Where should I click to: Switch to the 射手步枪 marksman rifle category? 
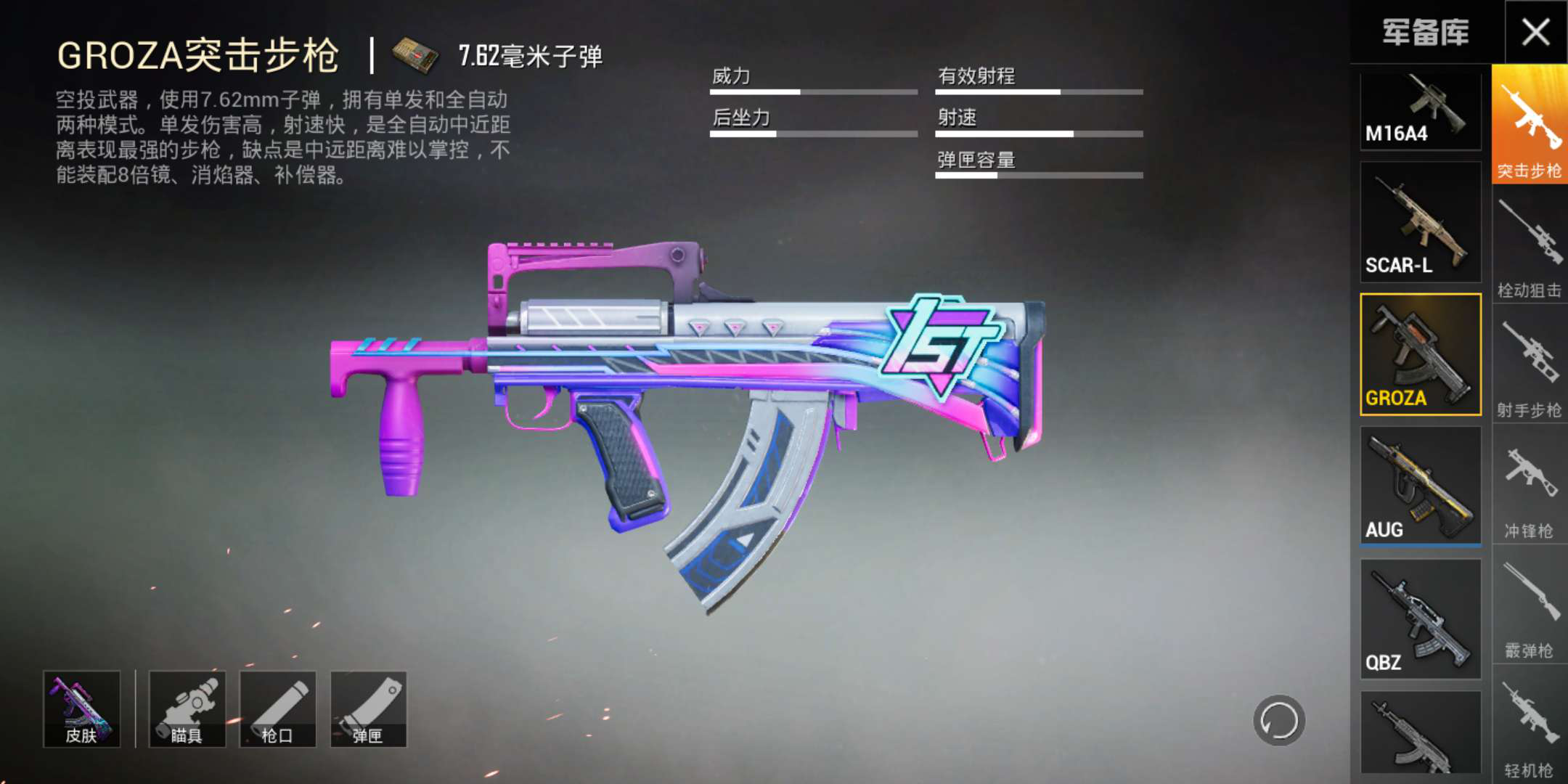[1530, 367]
